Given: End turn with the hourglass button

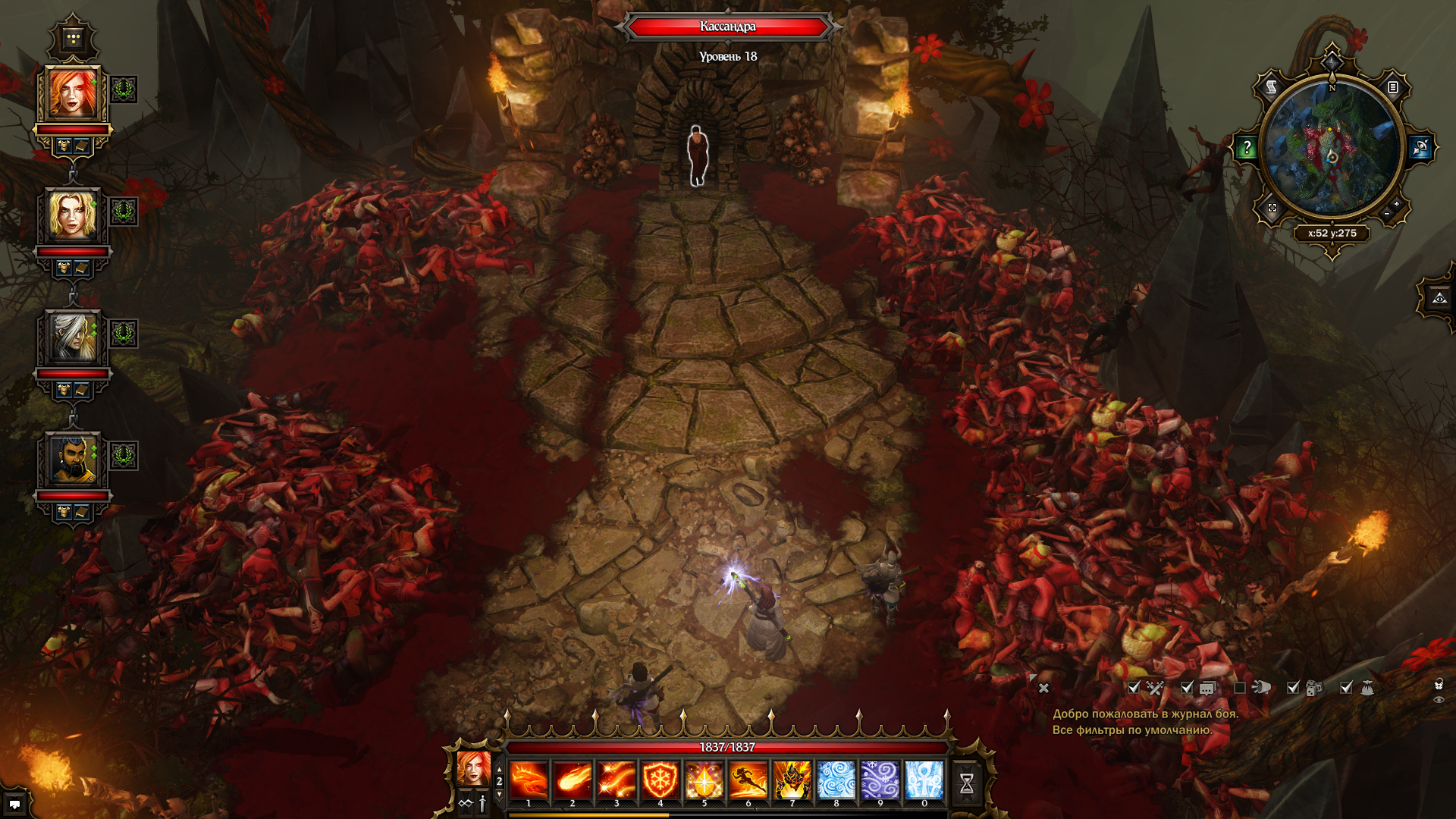Looking at the screenshot, I should 966,783.
